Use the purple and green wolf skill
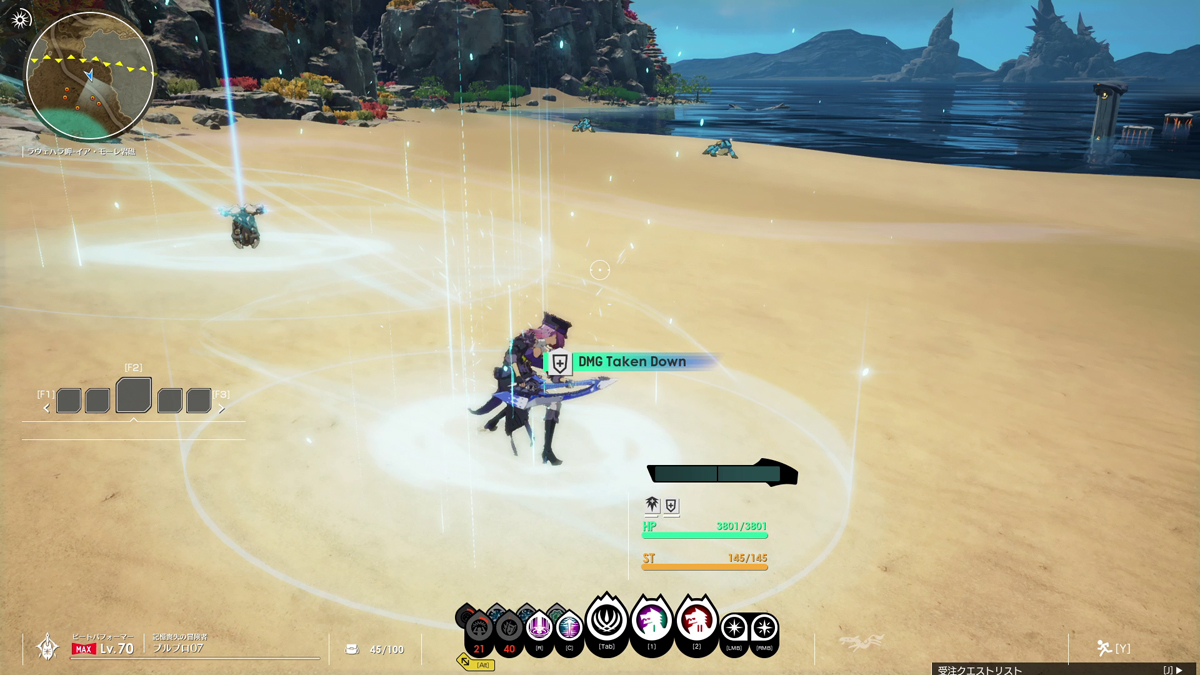The height and width of the screenshot is (675, 1200). point(652,622)
